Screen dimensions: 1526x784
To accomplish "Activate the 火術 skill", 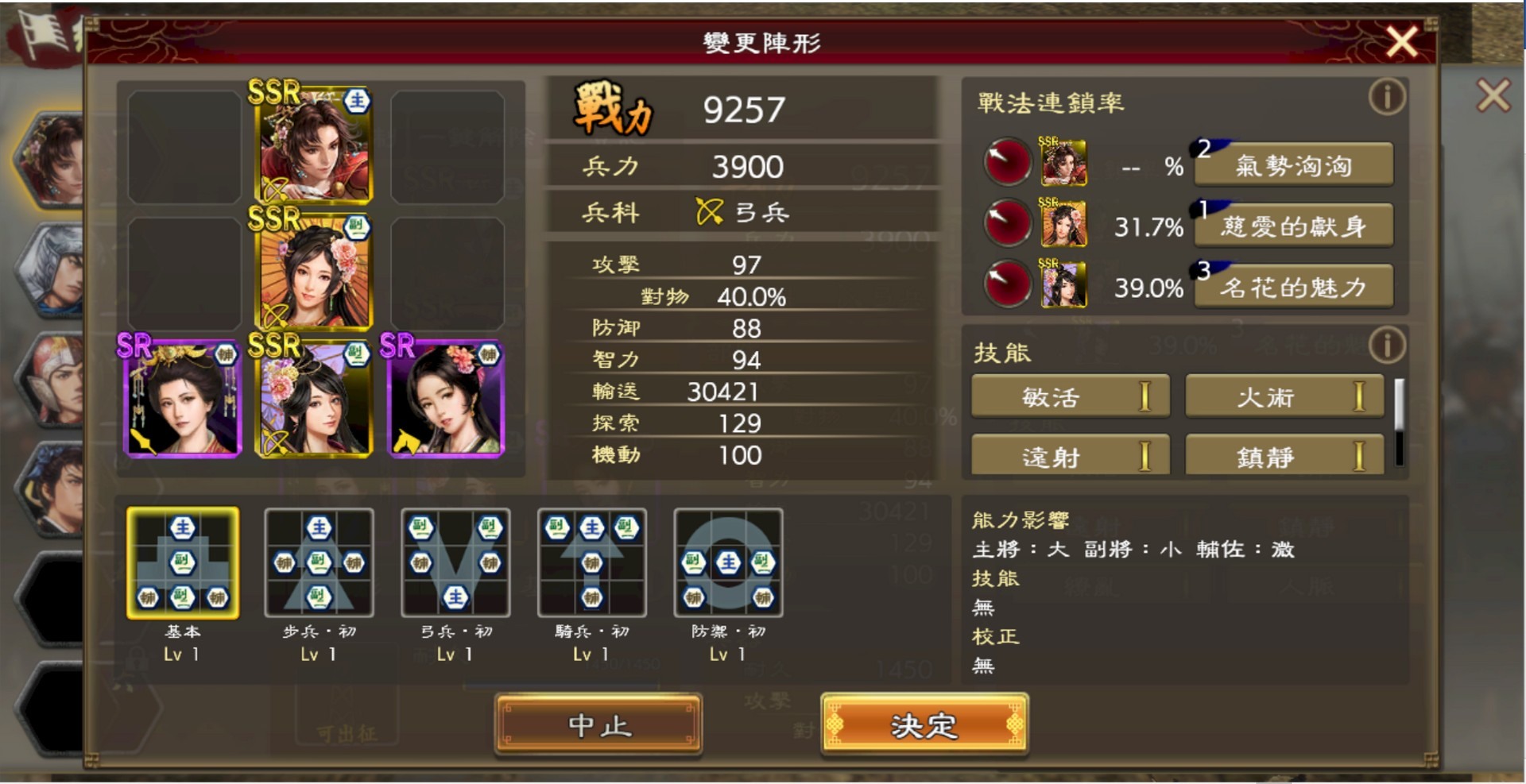I will point(1283,396).
